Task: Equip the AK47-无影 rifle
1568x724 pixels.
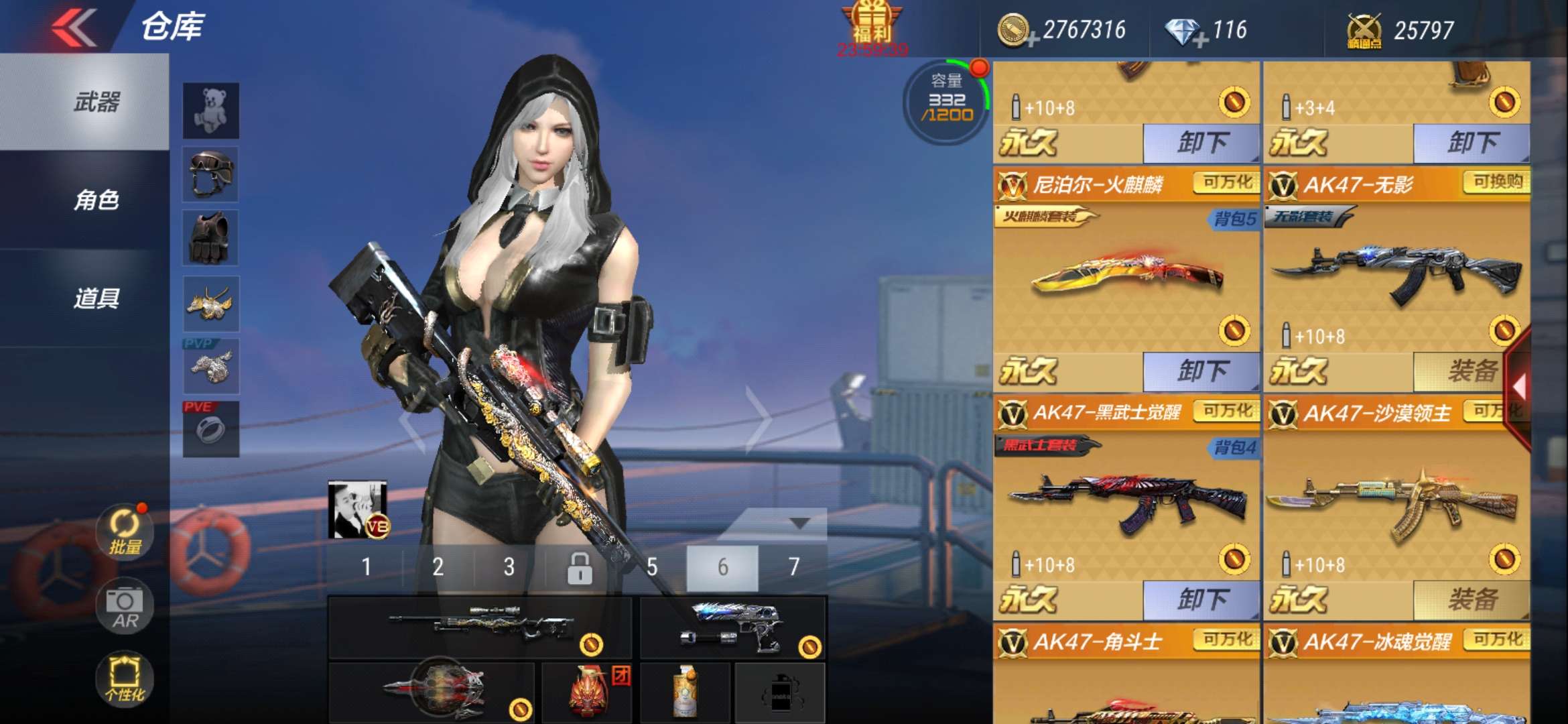Action: 1470,371
